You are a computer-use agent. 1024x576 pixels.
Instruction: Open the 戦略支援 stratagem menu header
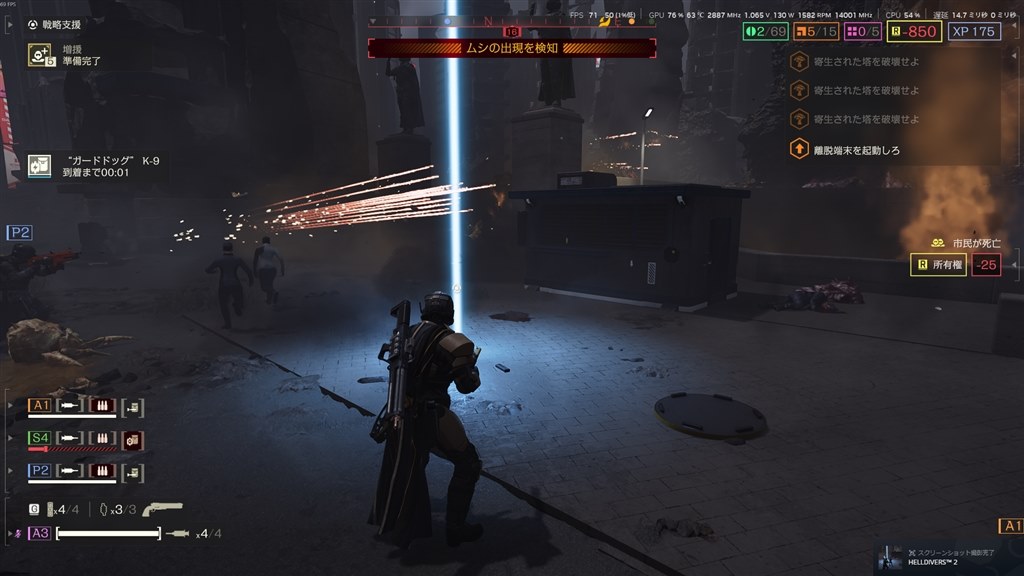coord(56,24)
